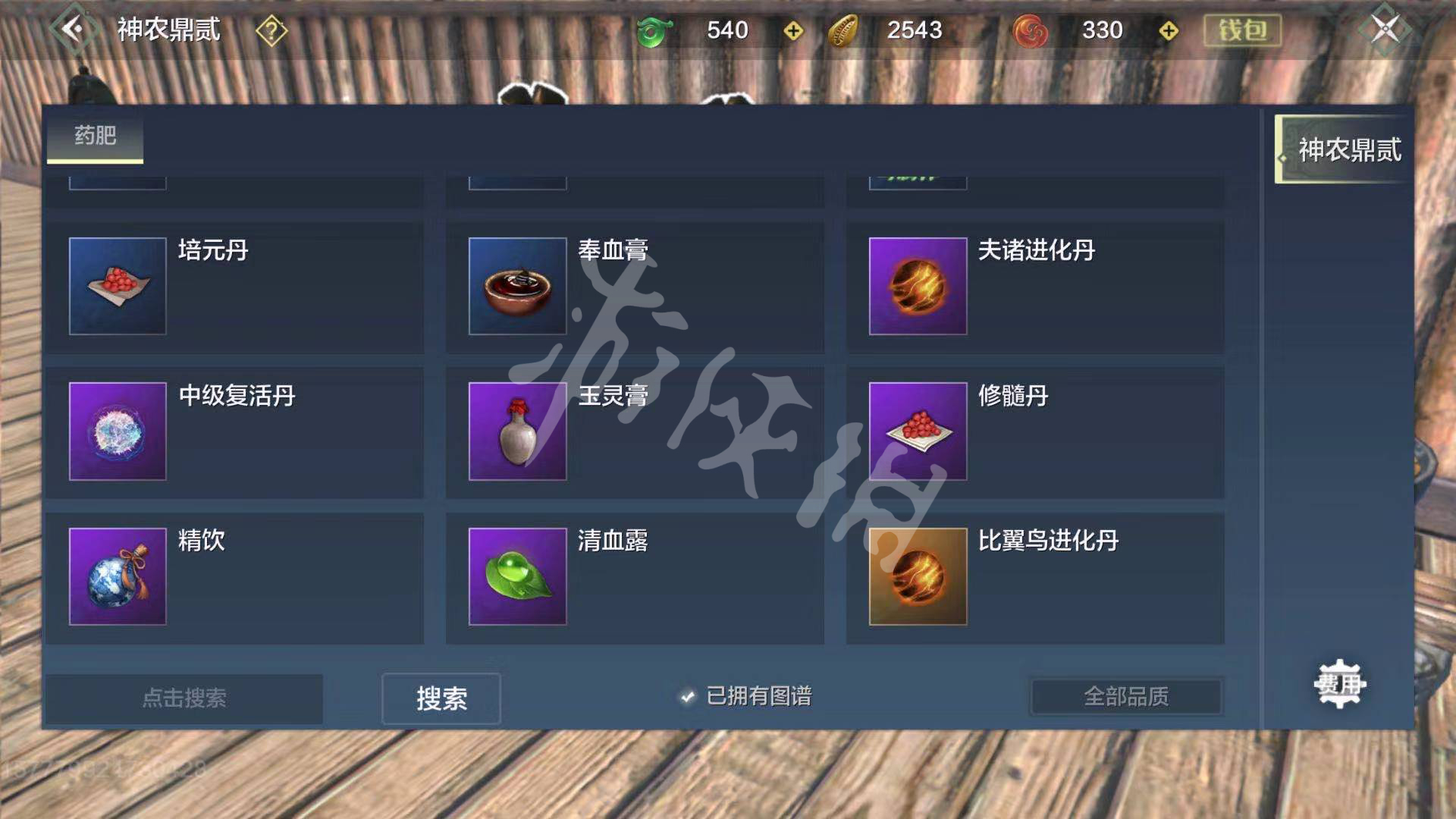Image resolution: width=1456 pixels, height=819 pixels.
Task: Select the 奉血膏 bowl icon
Action: pos(516,287)
